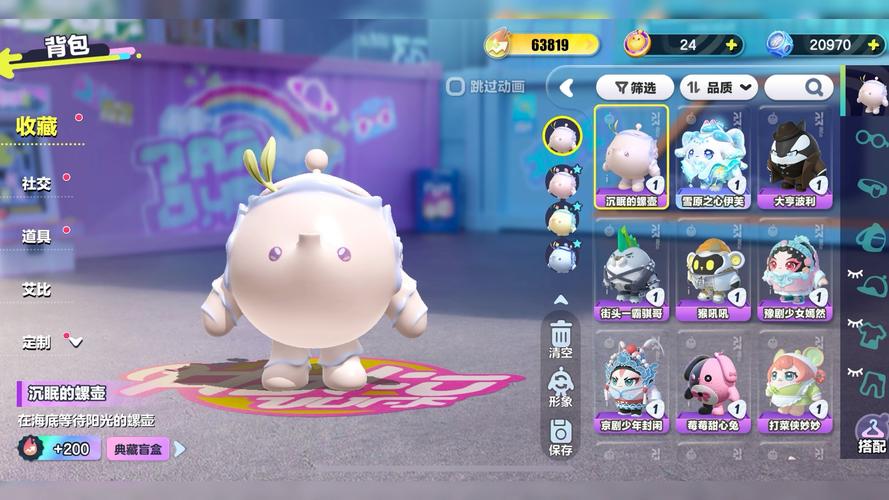889x500 pixels.
Task: Save the outfit with 保存 button
Action: point(560,437)
